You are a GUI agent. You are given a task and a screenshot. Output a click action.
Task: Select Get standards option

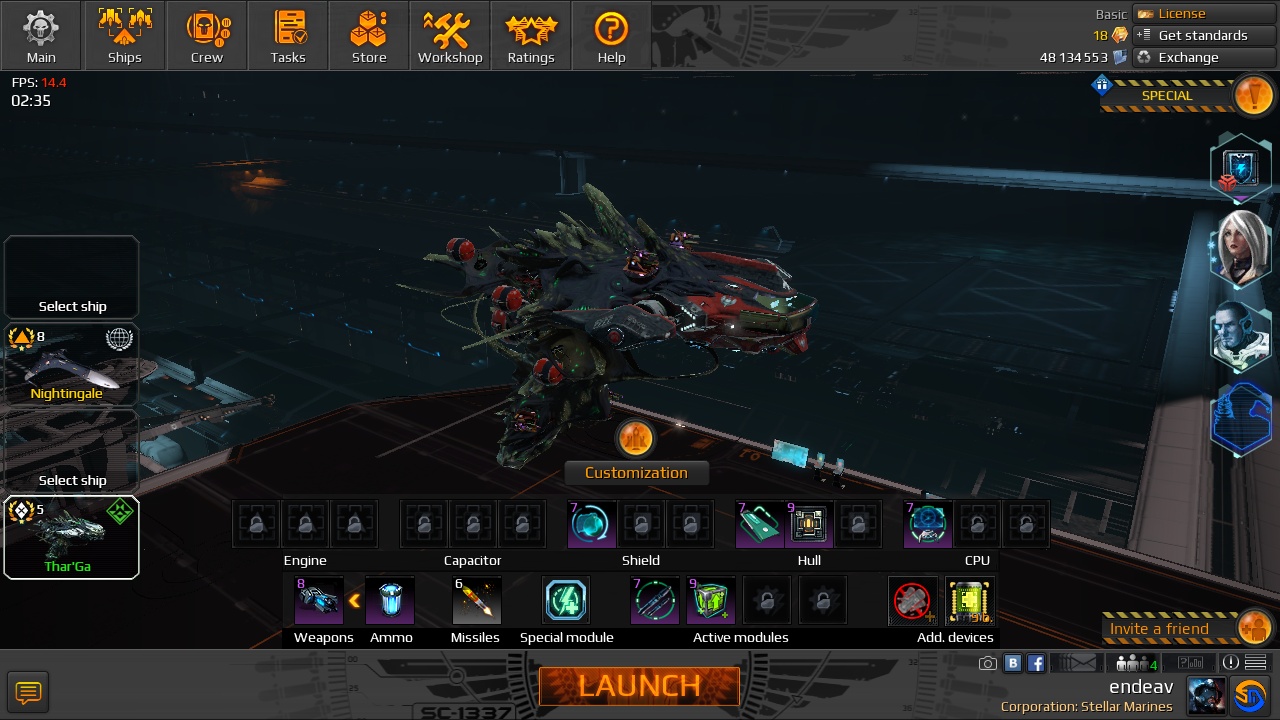[1204, 36]
